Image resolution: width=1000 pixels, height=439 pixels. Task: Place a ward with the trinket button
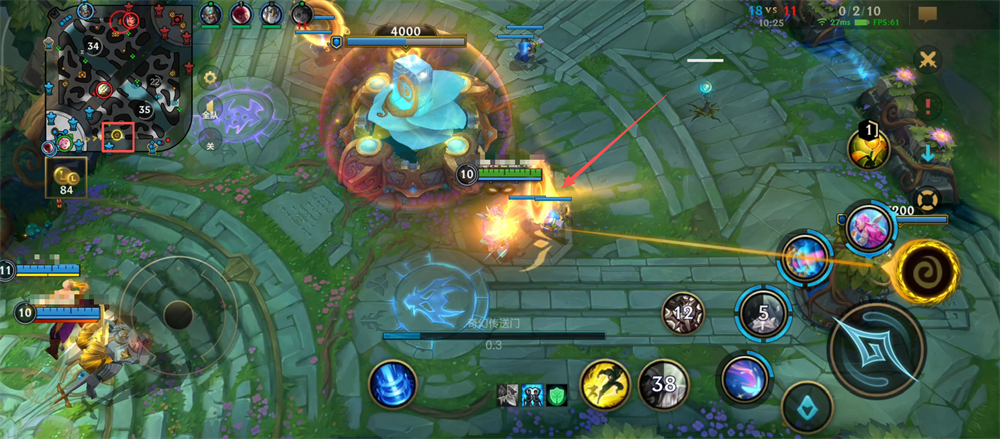click(807, 407)
